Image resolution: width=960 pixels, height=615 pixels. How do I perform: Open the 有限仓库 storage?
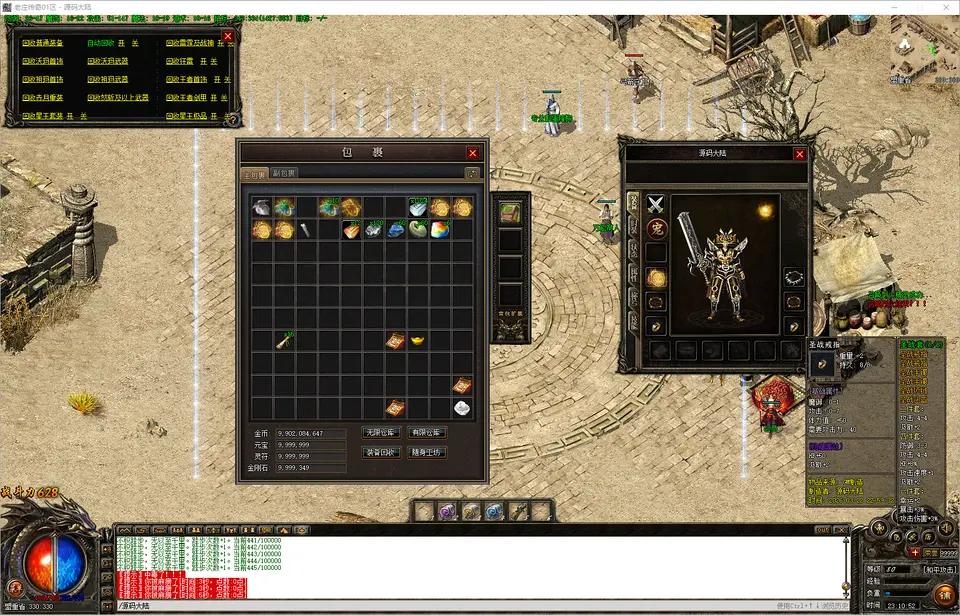tap(428, 432)
